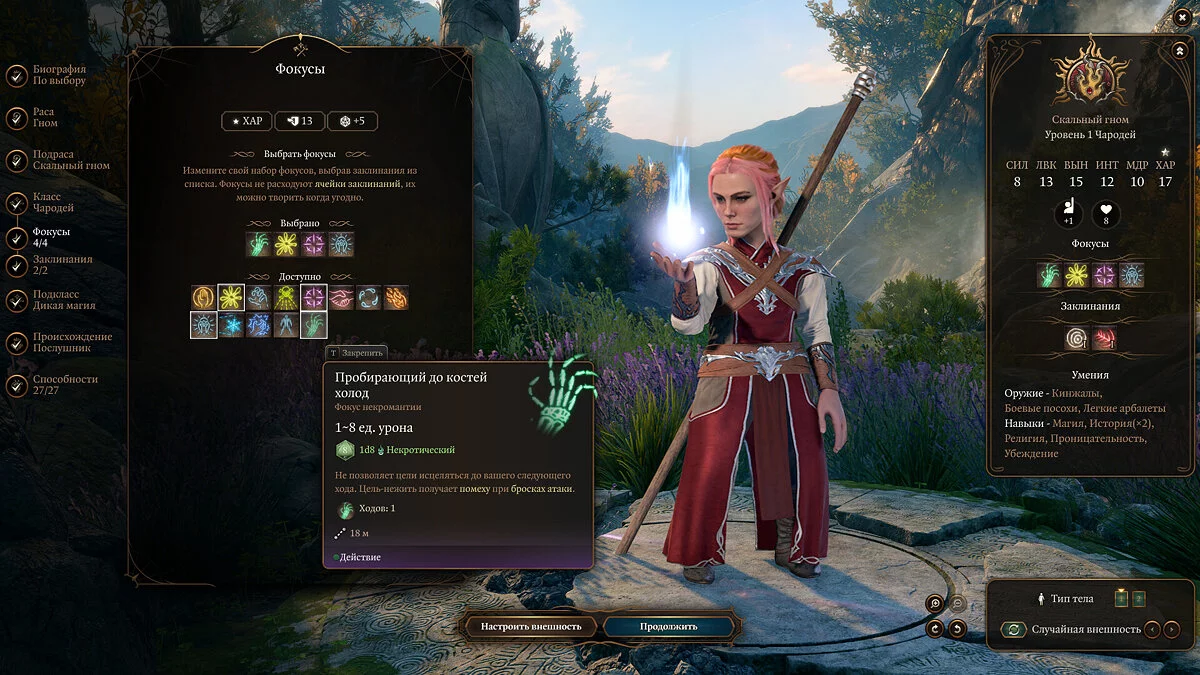Image resolution: width=1200 pixels, height=675 pixels.
Task: Click the Продолжить button
Action: [x=655, y=627]
